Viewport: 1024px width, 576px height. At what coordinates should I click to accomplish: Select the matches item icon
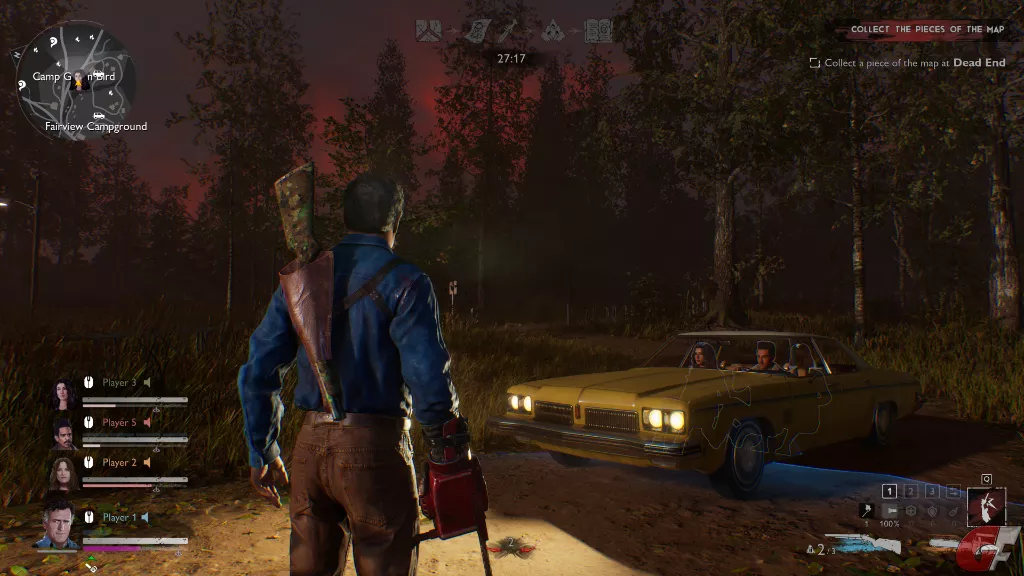coord(866,510)
